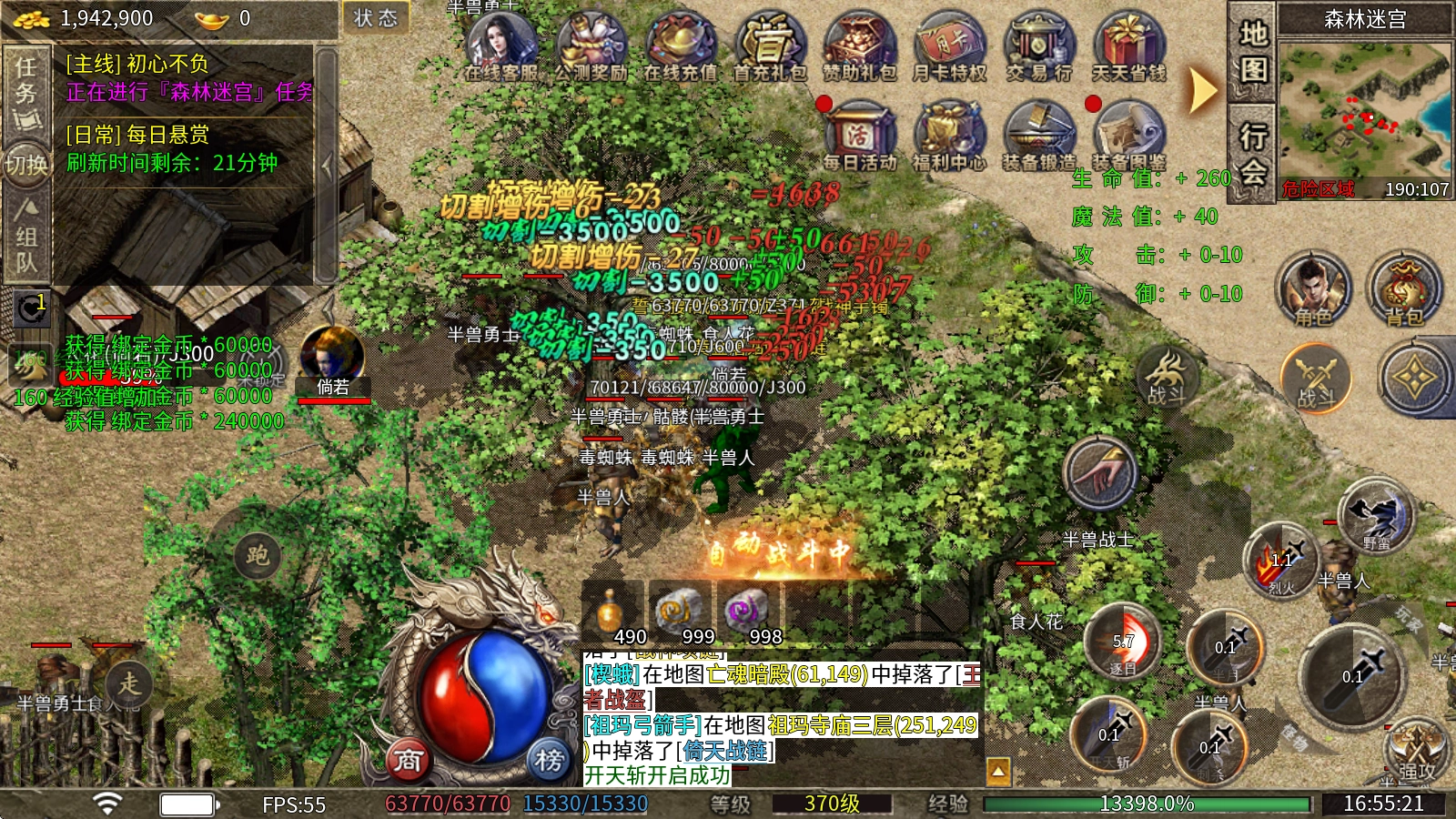This screenshot has height=819, width=1456.
Task: Use the gold potion with 490 count
Action: pos(612,612)
